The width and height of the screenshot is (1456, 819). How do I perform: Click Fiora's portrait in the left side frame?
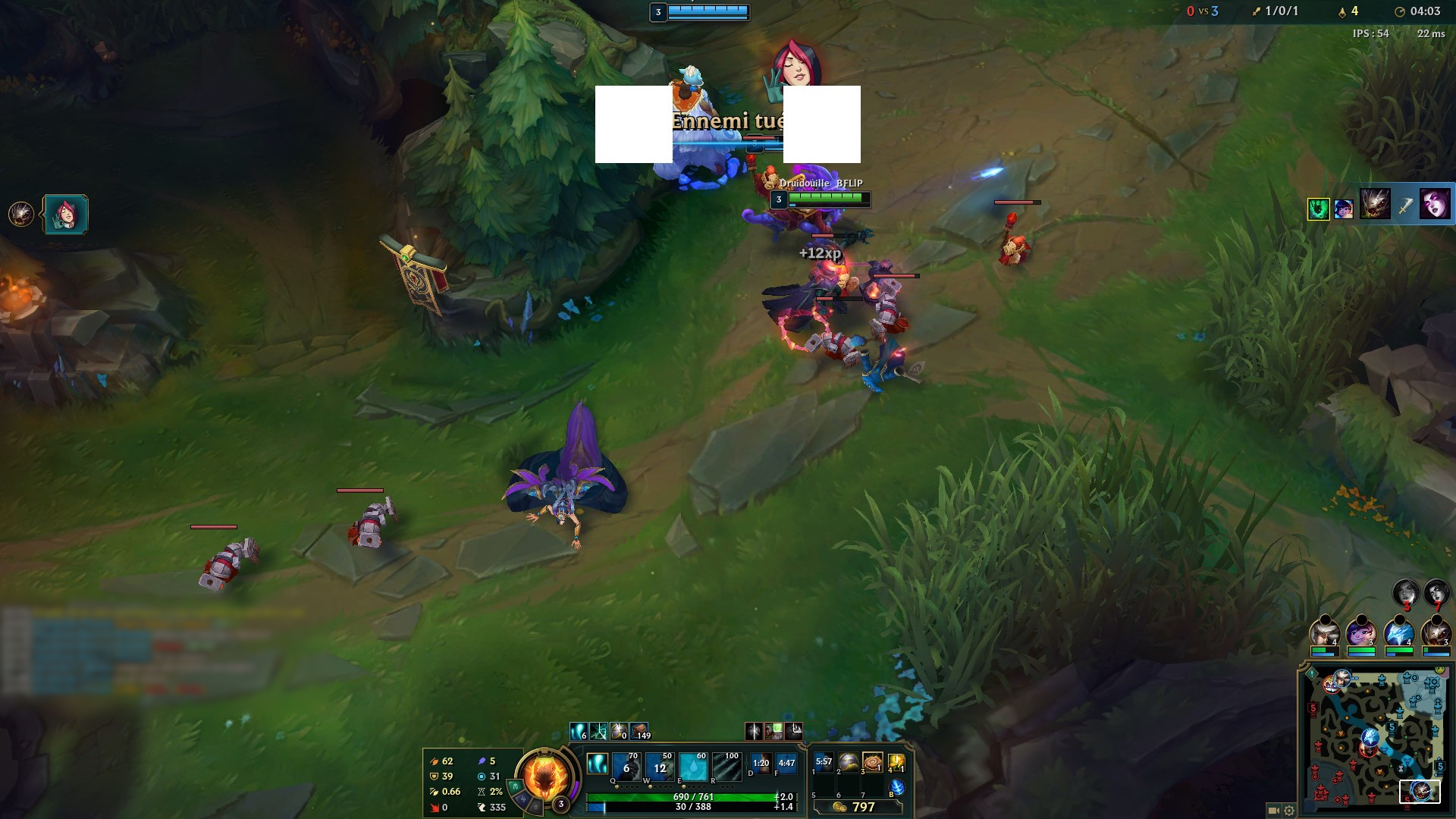pos(64,213)
